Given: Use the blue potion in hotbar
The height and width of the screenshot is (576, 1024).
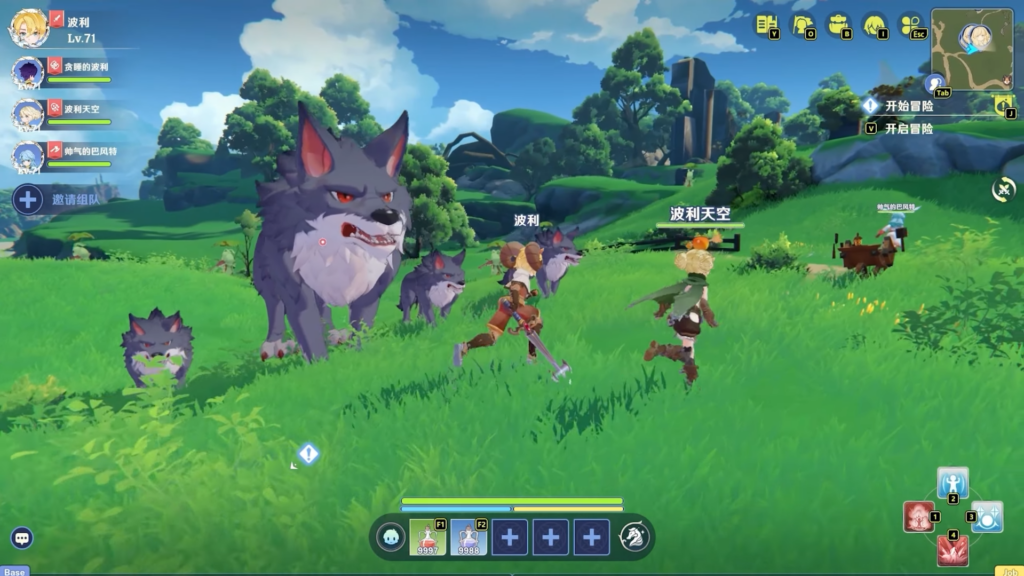Looking at the screenshot, I should 468,537.
